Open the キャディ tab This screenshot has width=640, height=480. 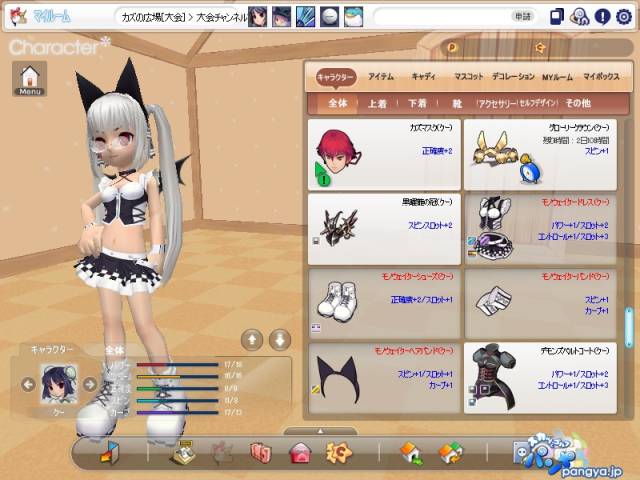point(423,76)
